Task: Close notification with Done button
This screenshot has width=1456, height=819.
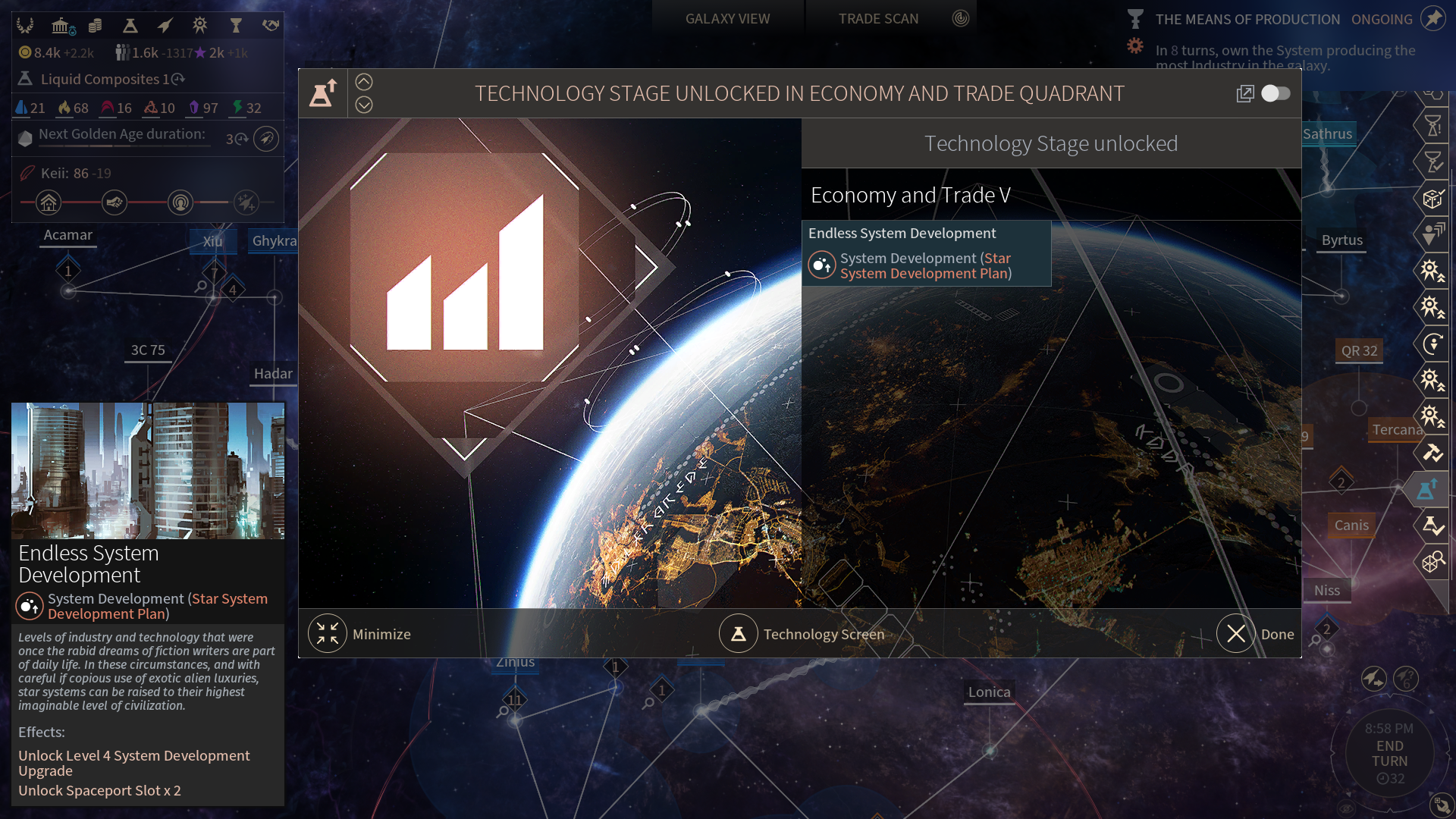Action: coord(1236,634)
